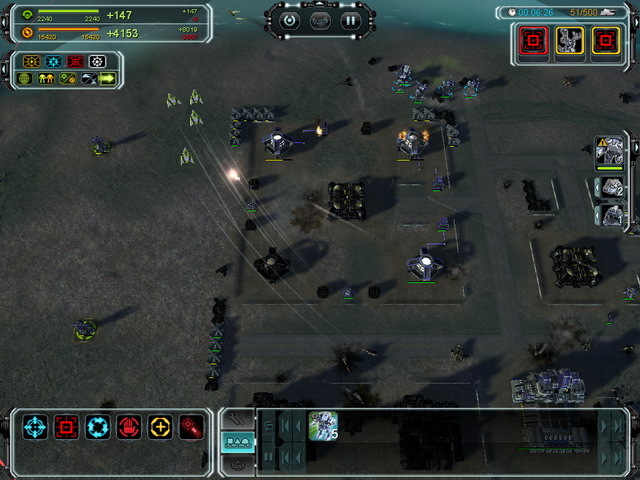Activate the blue crosshair move command

click(x=36, y=428)
